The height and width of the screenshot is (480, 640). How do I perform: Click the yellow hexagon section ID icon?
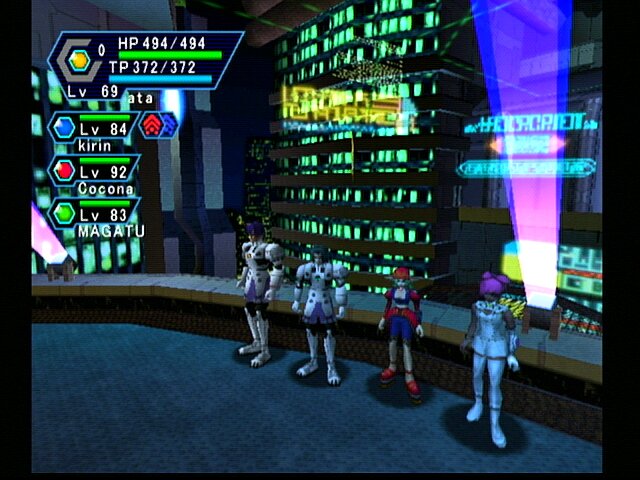79,61
